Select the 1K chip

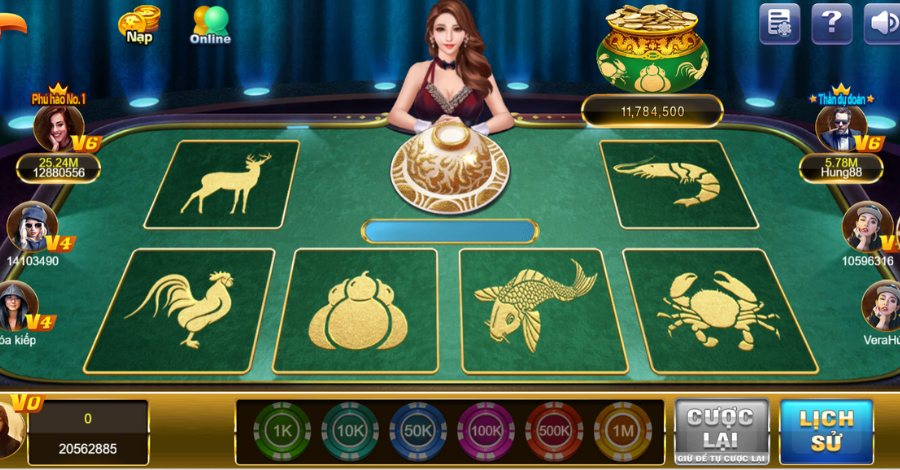pyautogui.click(x=282, y=431)
